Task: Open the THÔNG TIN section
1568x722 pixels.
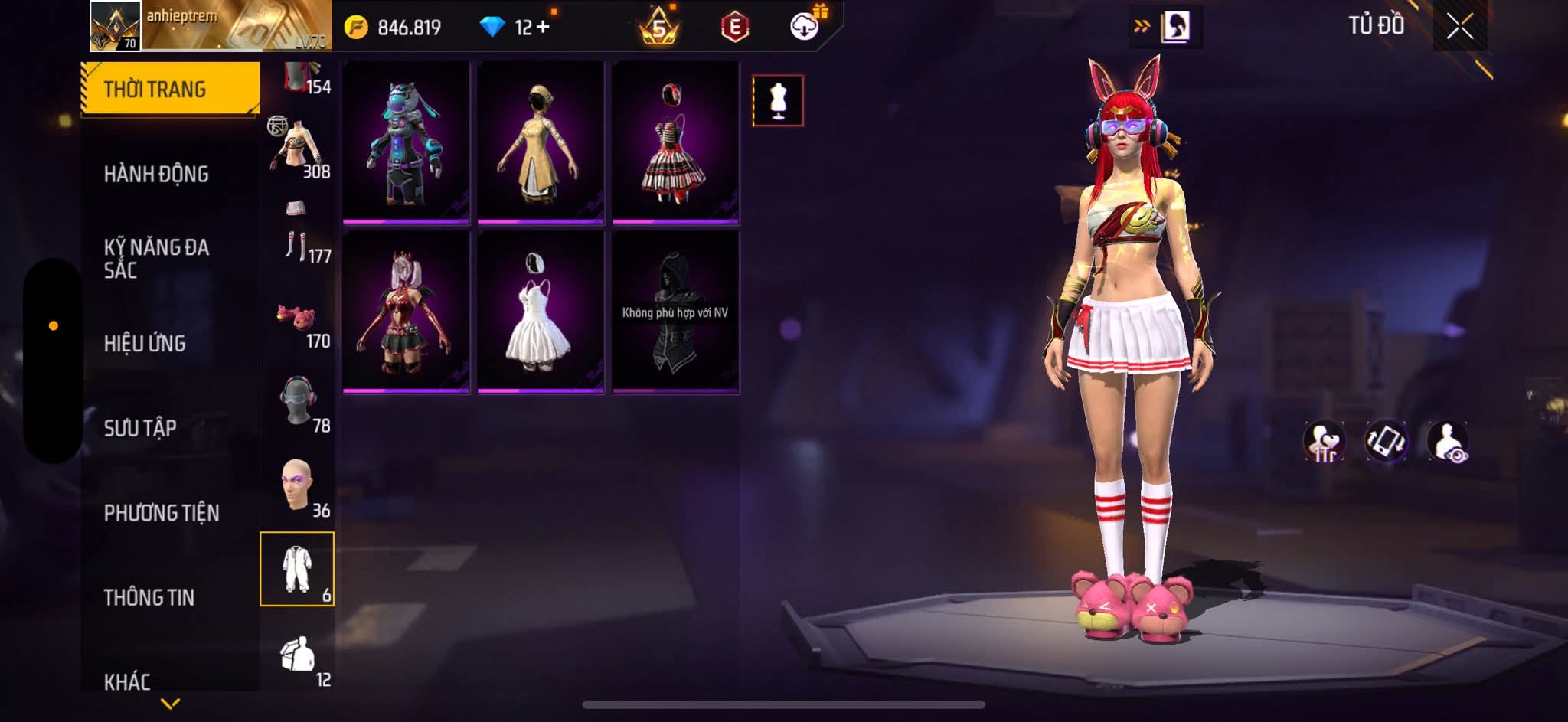Action: [149, 597]
